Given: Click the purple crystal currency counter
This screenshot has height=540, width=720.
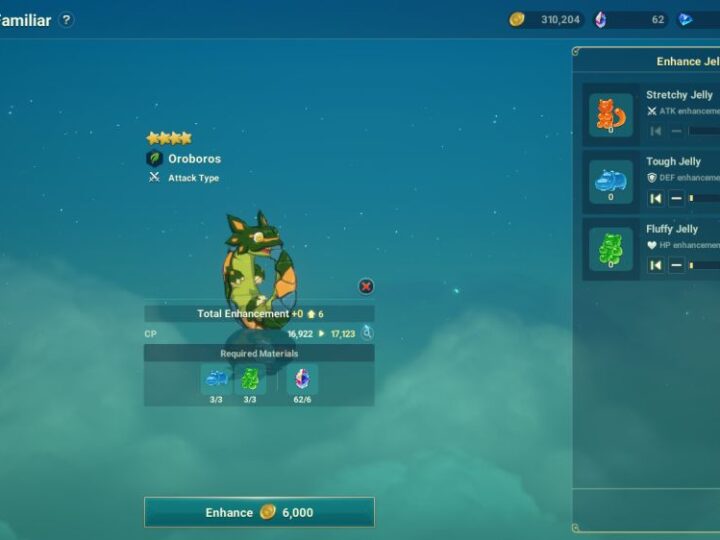Looking at the screenshot, I should tap(630, 19).
